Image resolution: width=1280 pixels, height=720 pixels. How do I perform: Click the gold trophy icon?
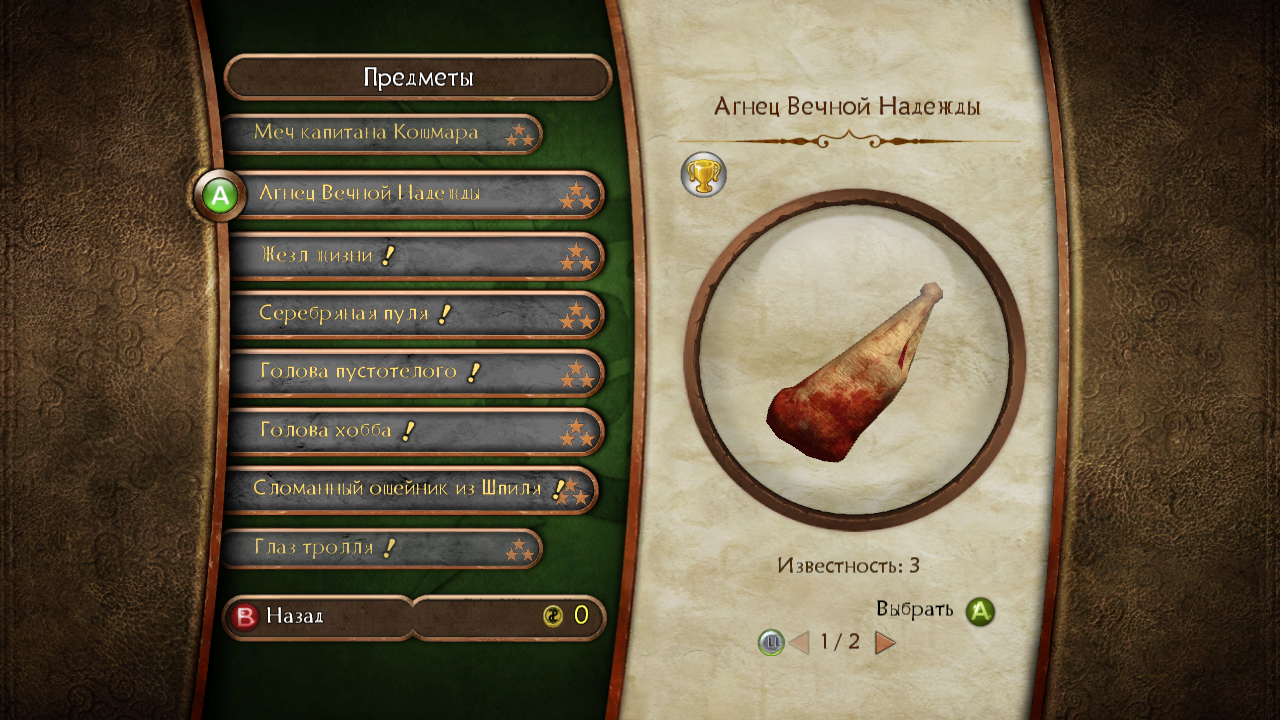[703, 175]
